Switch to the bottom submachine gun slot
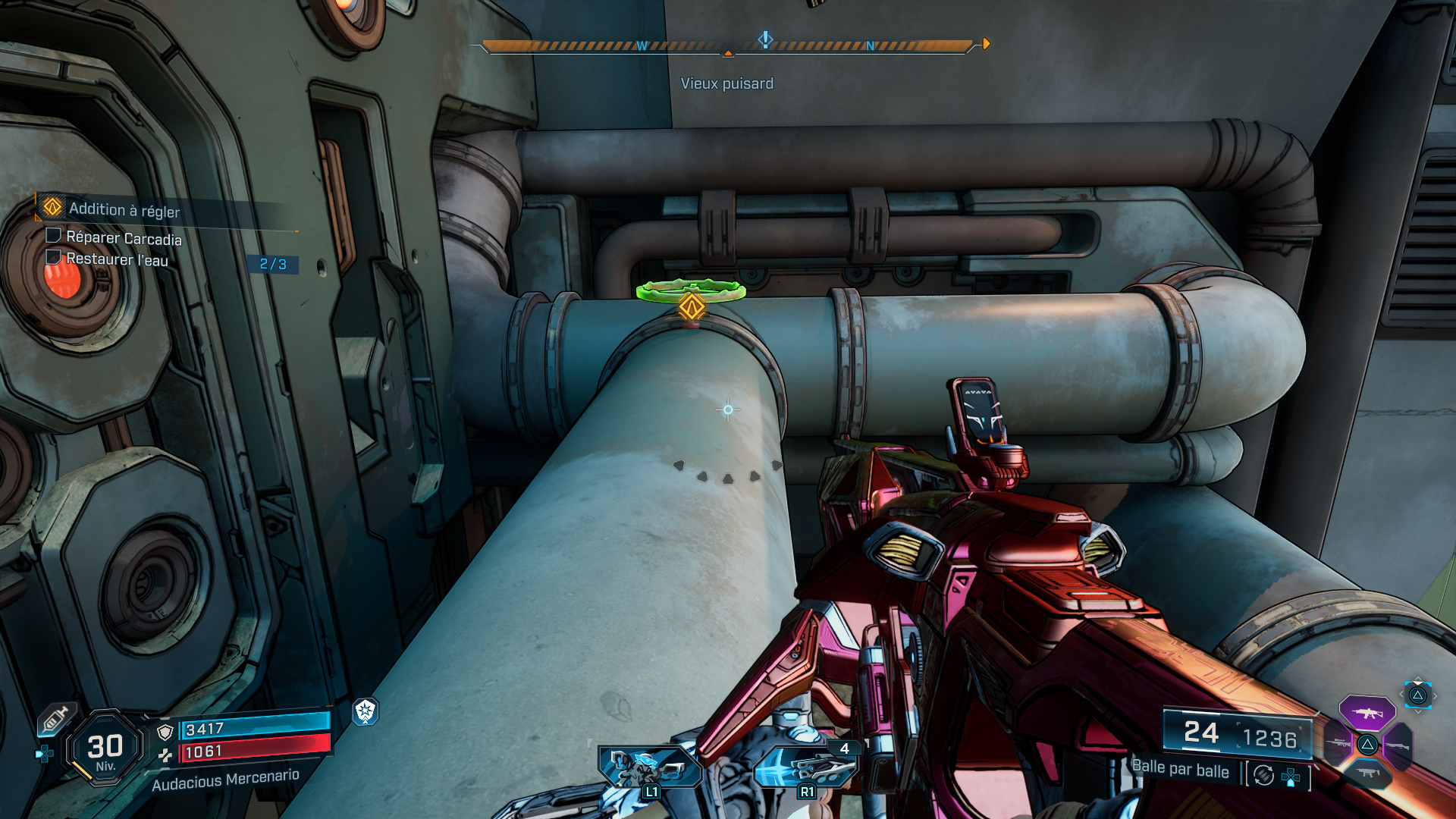 pos(1367,773)
